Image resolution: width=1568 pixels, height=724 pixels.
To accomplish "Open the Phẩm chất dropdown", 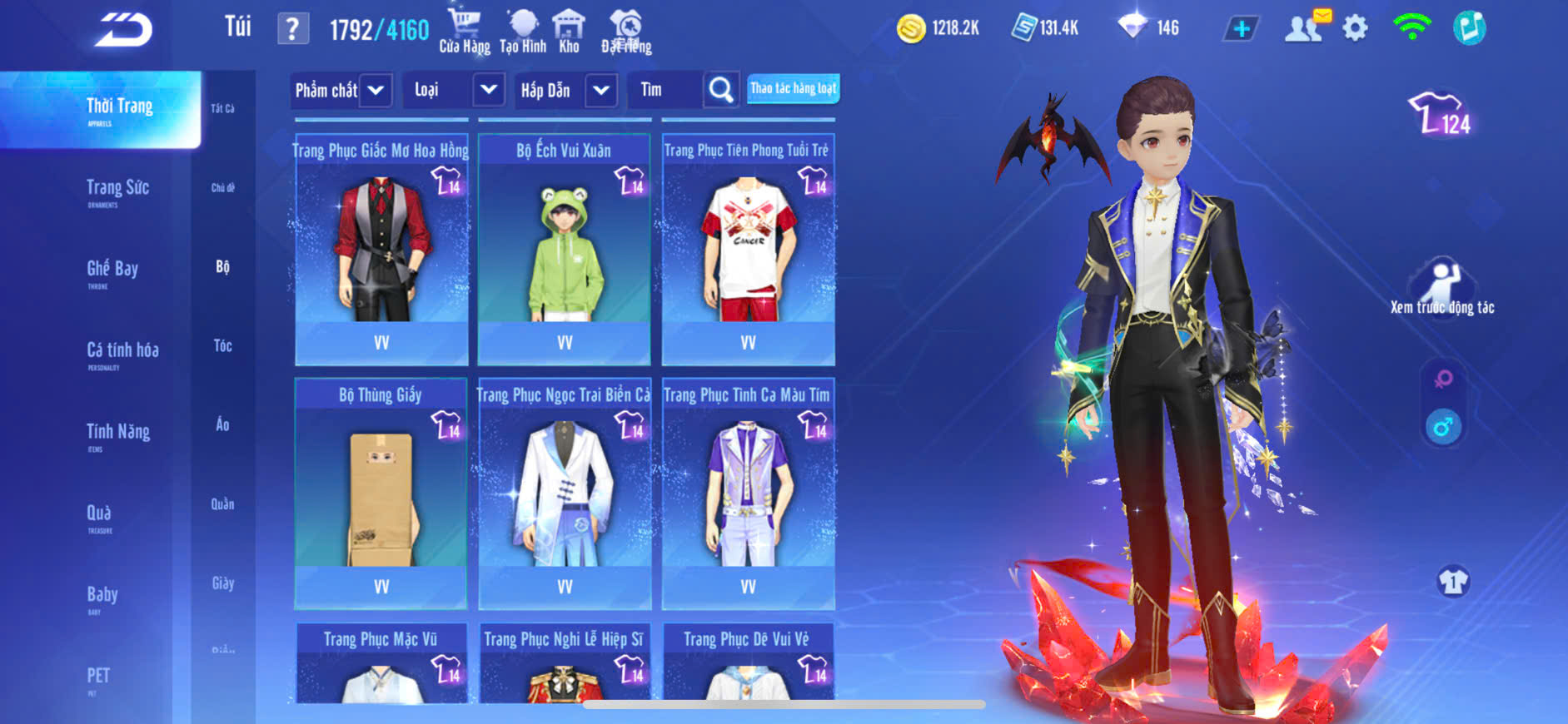I will click(x=341, y=90).
